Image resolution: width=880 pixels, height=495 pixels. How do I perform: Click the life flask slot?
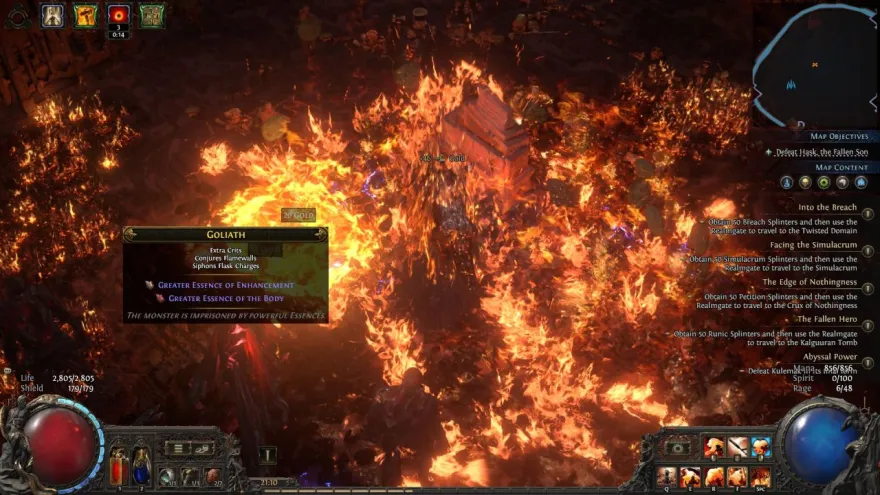click(118, 465)
